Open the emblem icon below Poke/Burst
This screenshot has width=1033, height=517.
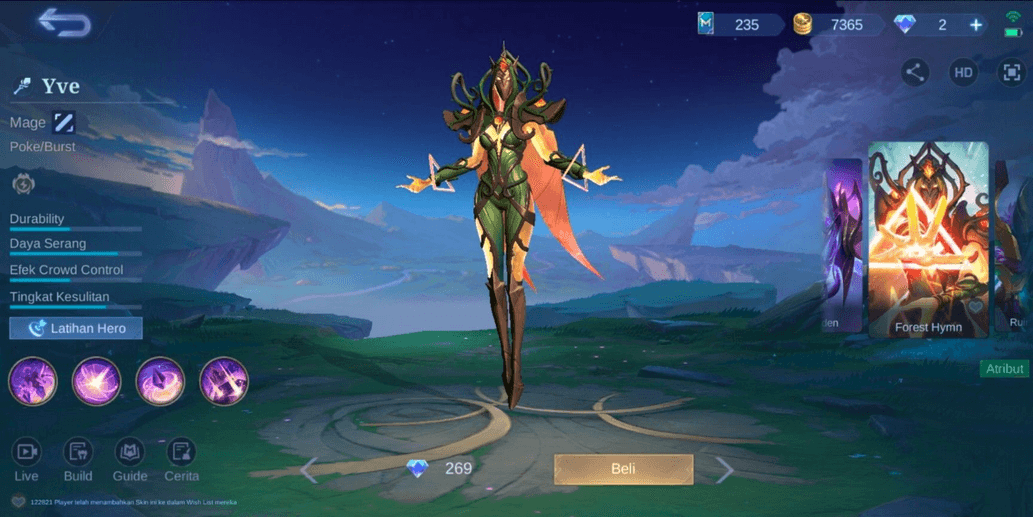23,184
